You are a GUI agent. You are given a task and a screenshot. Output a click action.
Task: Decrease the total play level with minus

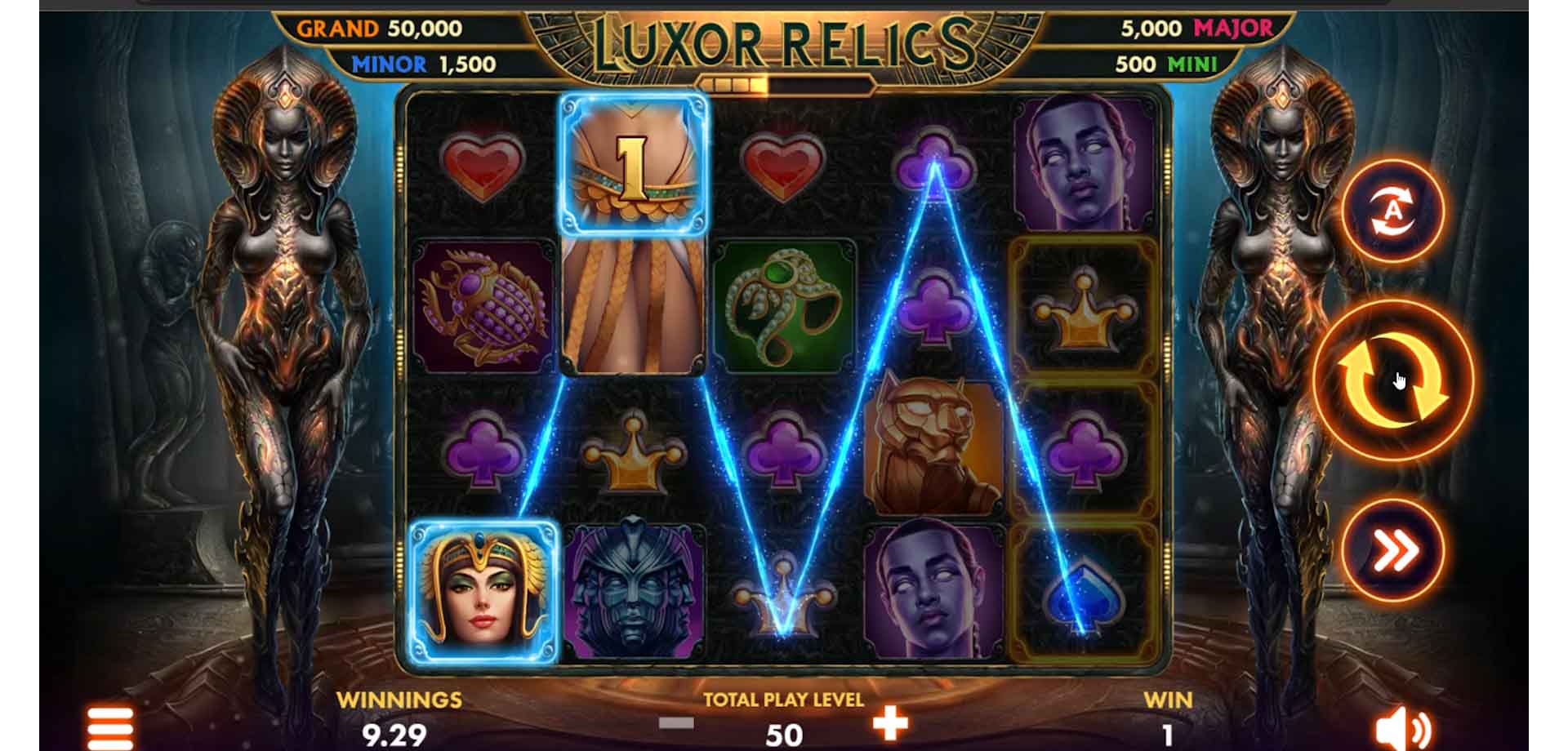point(676,723)
